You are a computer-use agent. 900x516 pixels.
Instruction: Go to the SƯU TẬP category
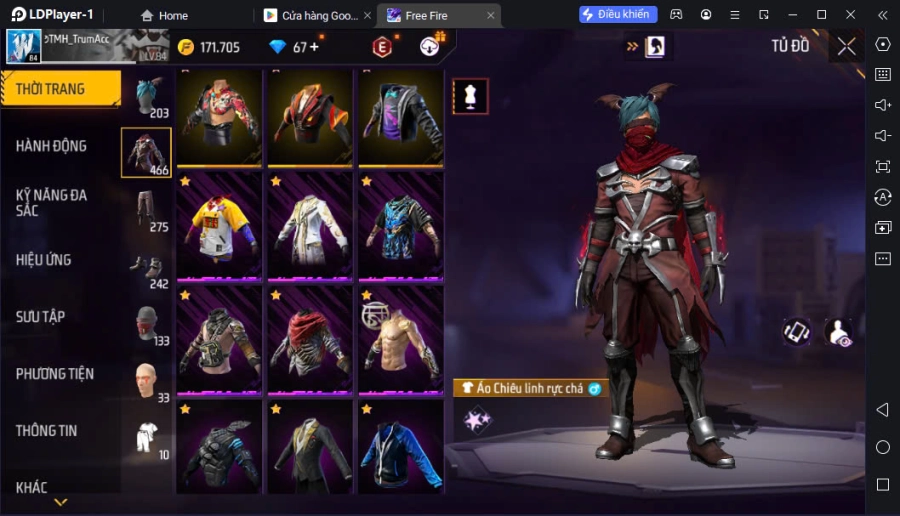tap(41, 317)
